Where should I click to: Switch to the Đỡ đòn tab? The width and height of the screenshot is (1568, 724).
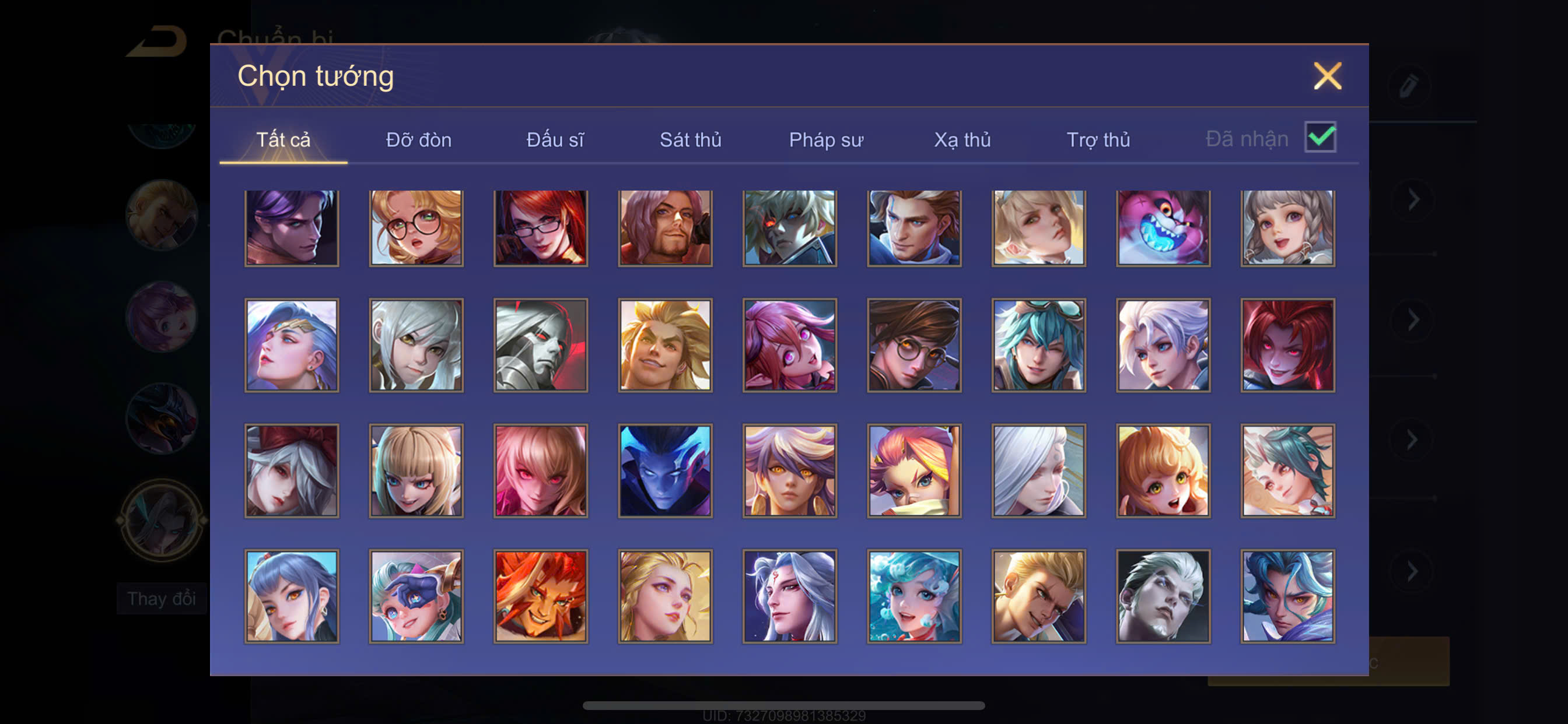(x=418, y=140)
